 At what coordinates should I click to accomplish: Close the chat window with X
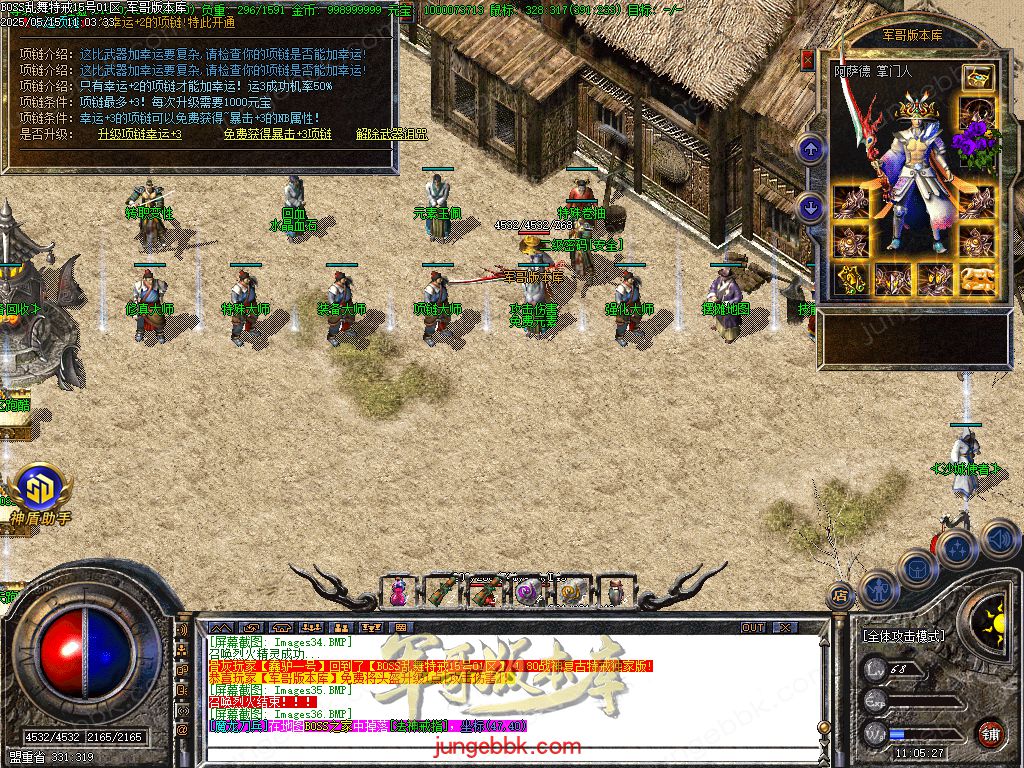[x=785, y=627]
